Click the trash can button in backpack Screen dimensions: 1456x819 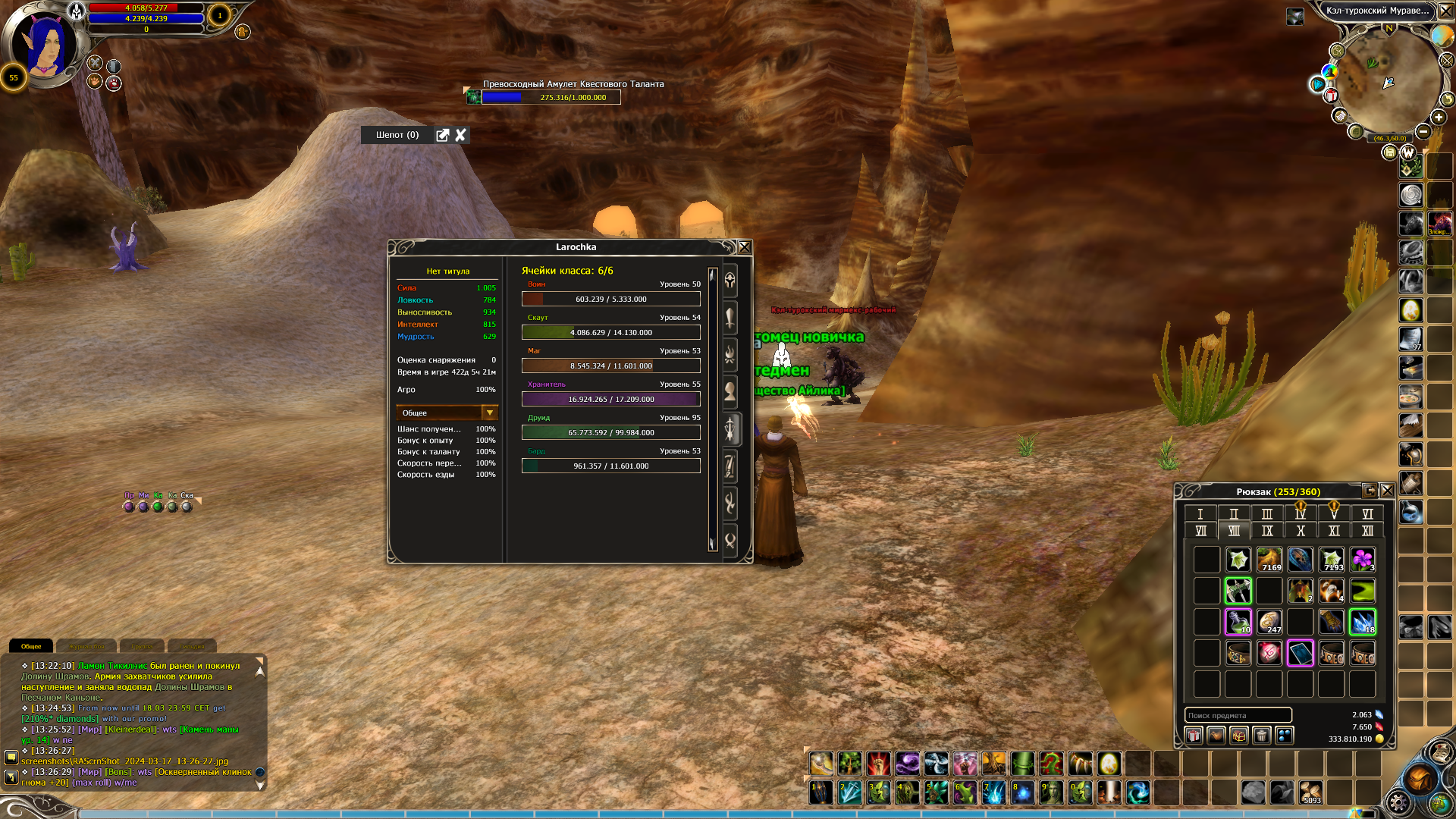(x=1262, y=736)
